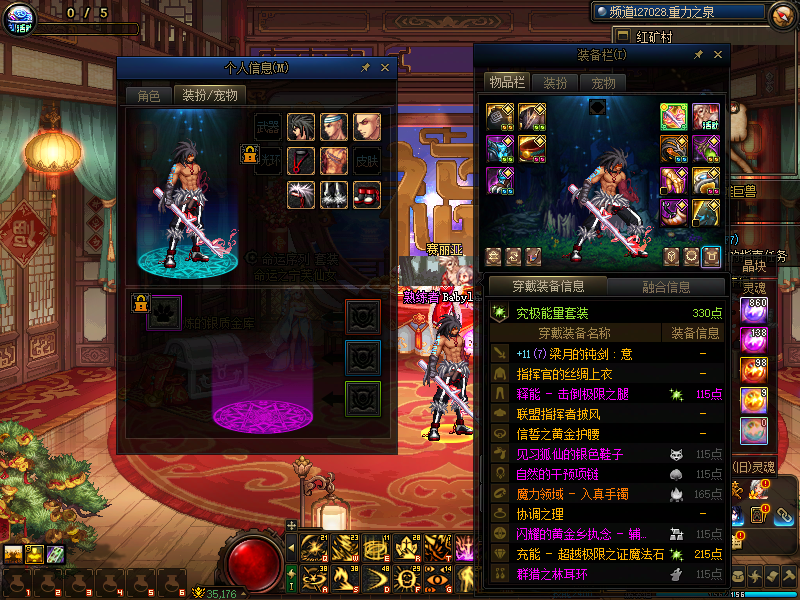800x600 pixels.
Task: Close the 个人信息 personal info window
Action: (385, 67)
